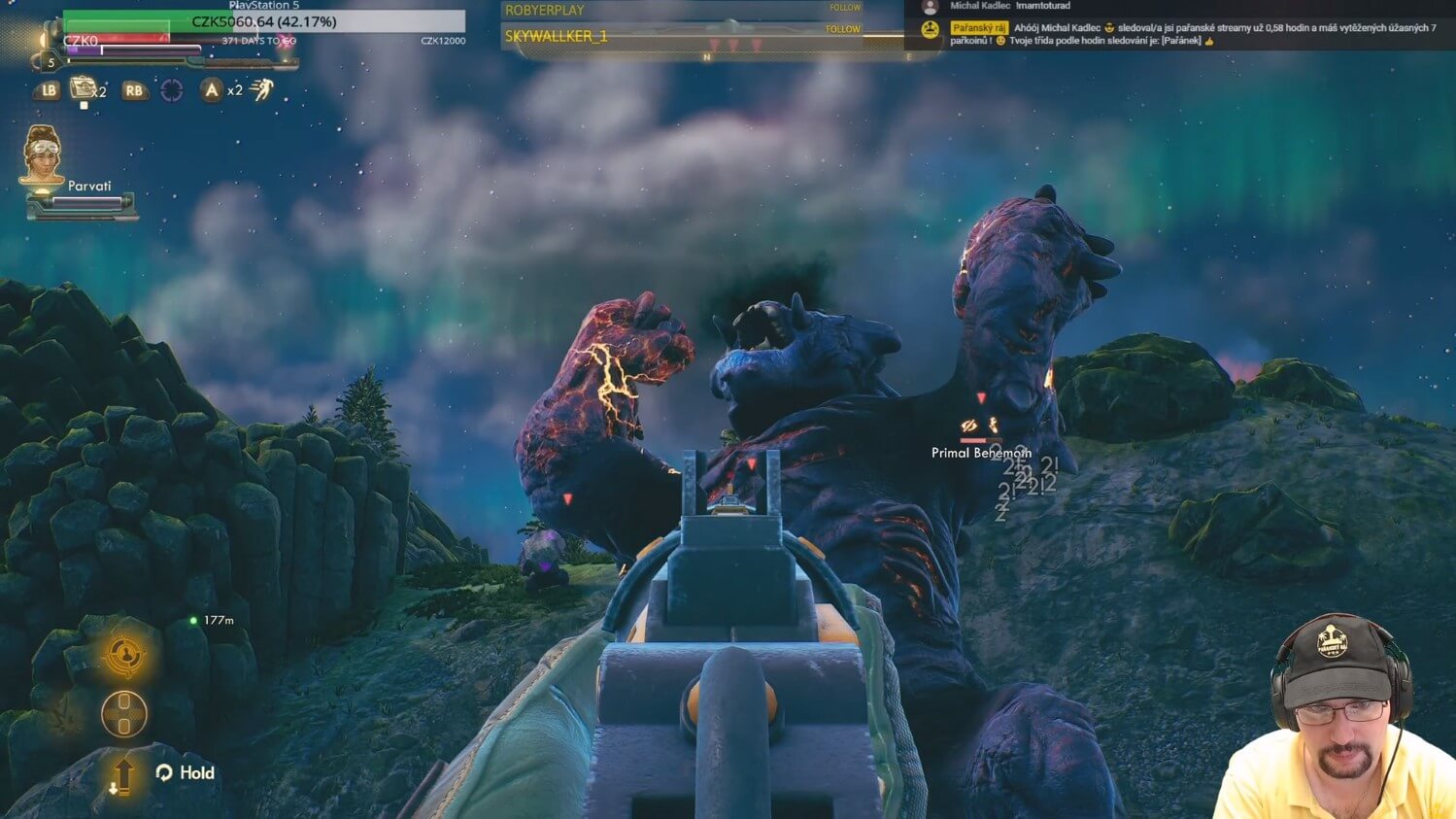Activate the crosshair targeting ability icon
Viewport: 1456px width, 819px height.
click(172, 90)
